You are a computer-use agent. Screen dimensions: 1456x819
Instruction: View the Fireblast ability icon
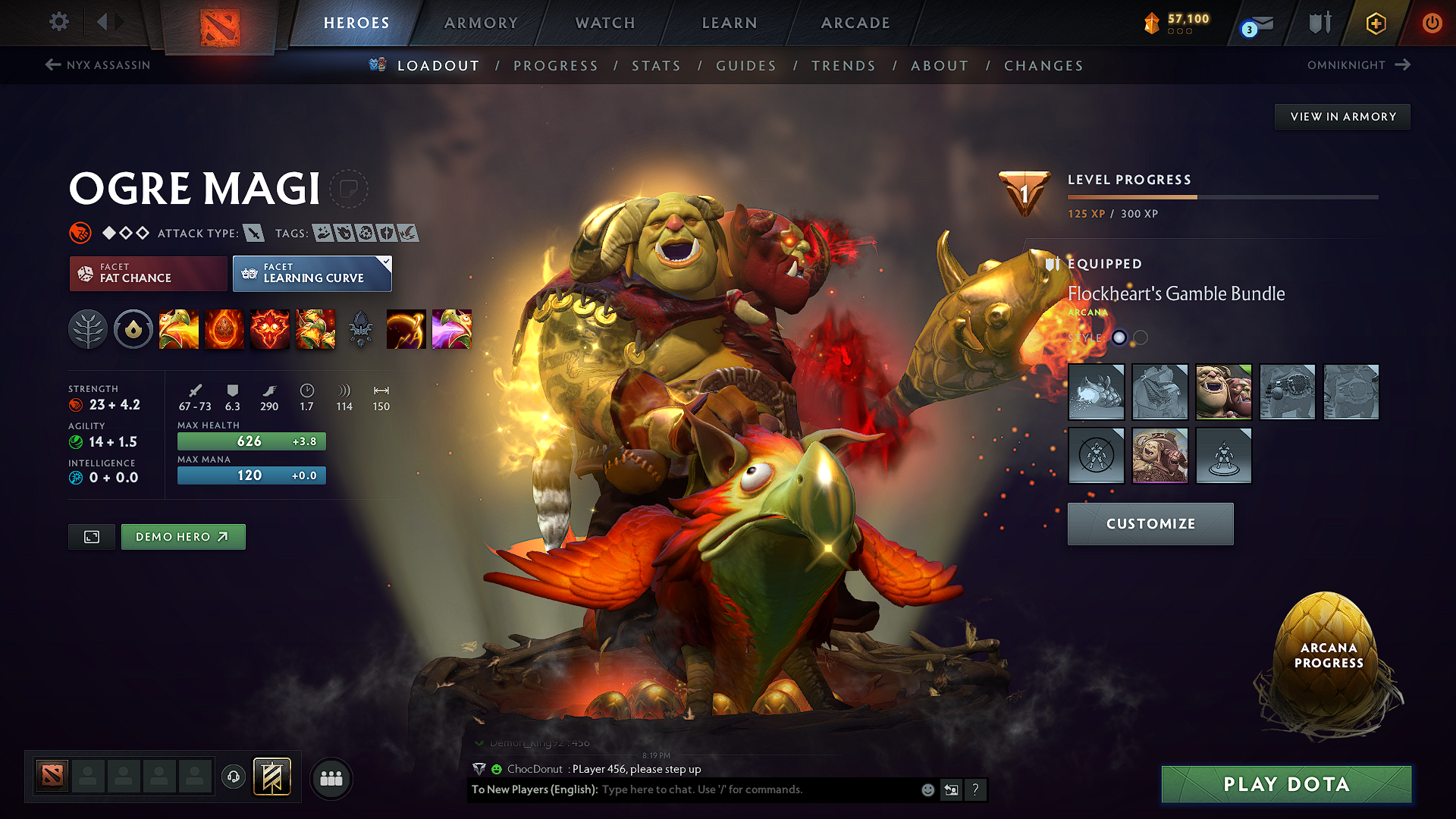[x=179, y=329]
